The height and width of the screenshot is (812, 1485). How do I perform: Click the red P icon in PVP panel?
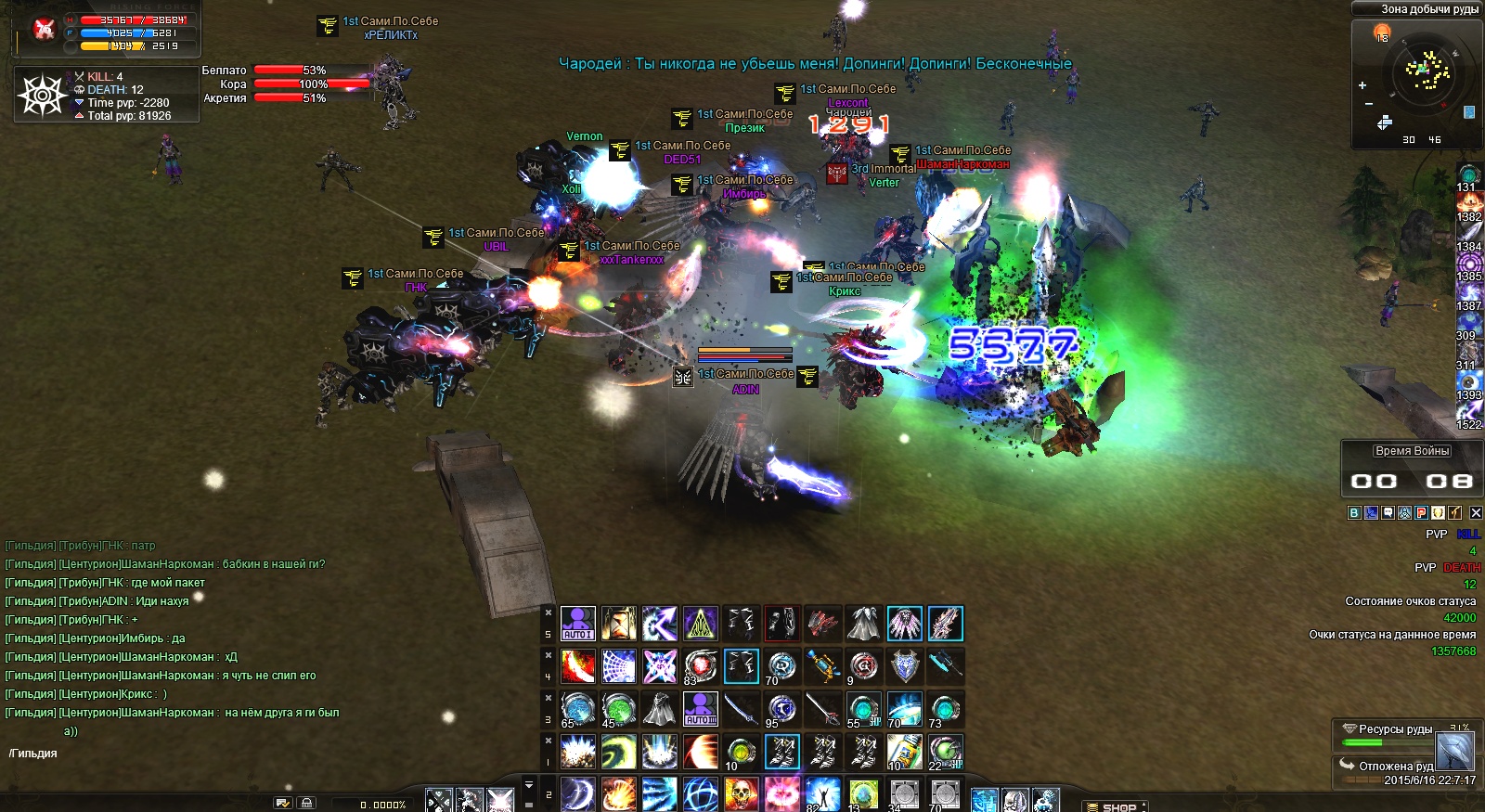[x=1421, y=512]
